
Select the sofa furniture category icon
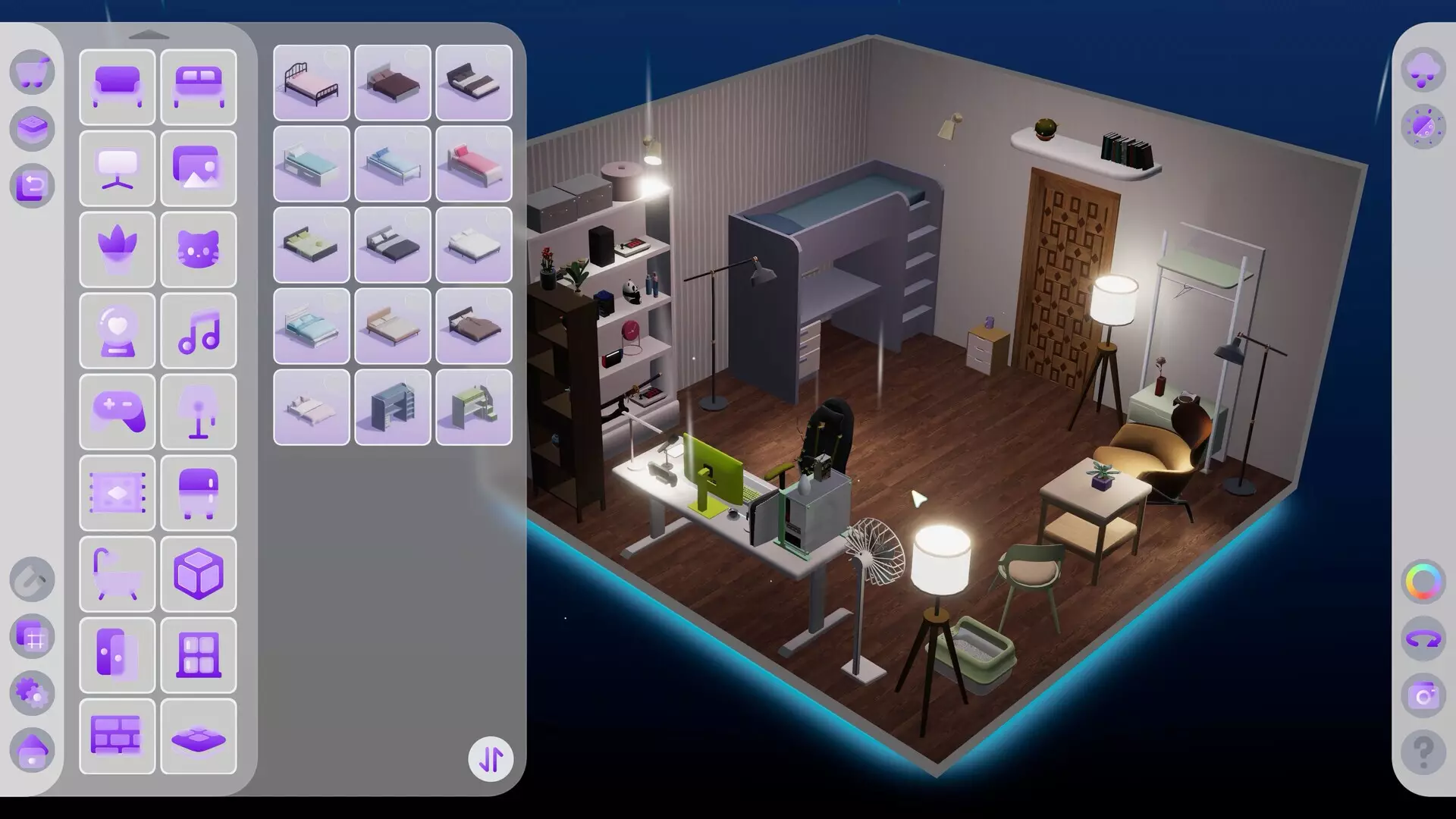click(118, 87)
